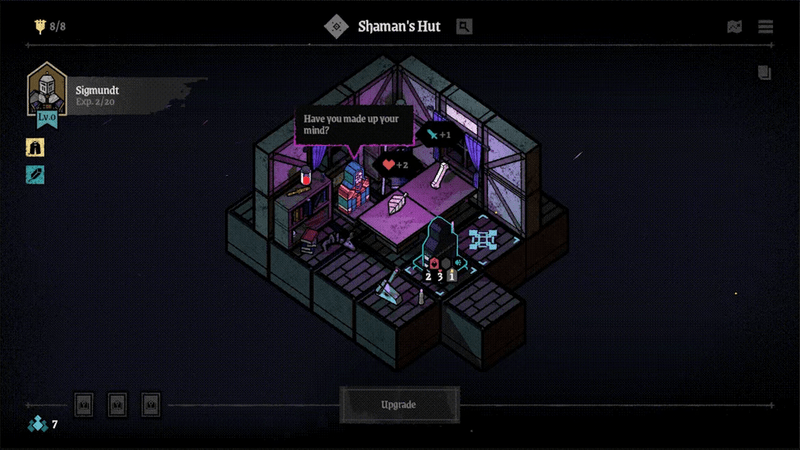The width and height of the screenshot is (800, 450).
Task: Click the diamond emblem beside the location title
Action: point(336,27)
